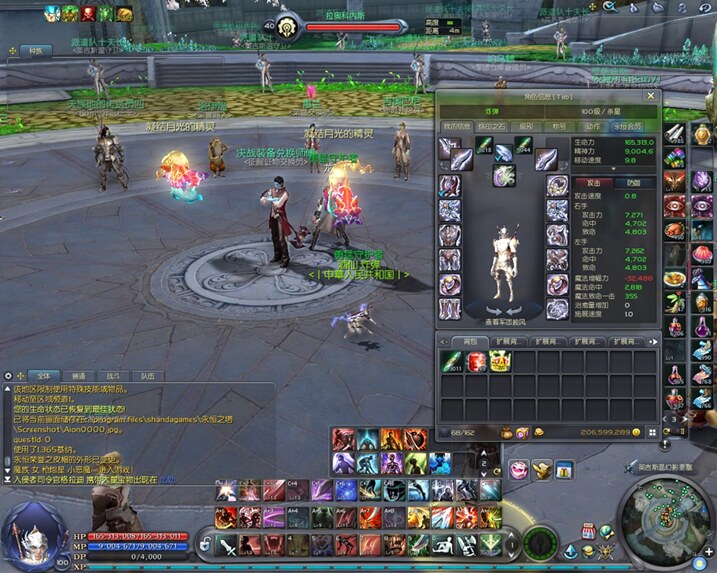This screenshot has height=573, width=717.
Task: Select the 我的信息 character tab
Action: [456, 127]
